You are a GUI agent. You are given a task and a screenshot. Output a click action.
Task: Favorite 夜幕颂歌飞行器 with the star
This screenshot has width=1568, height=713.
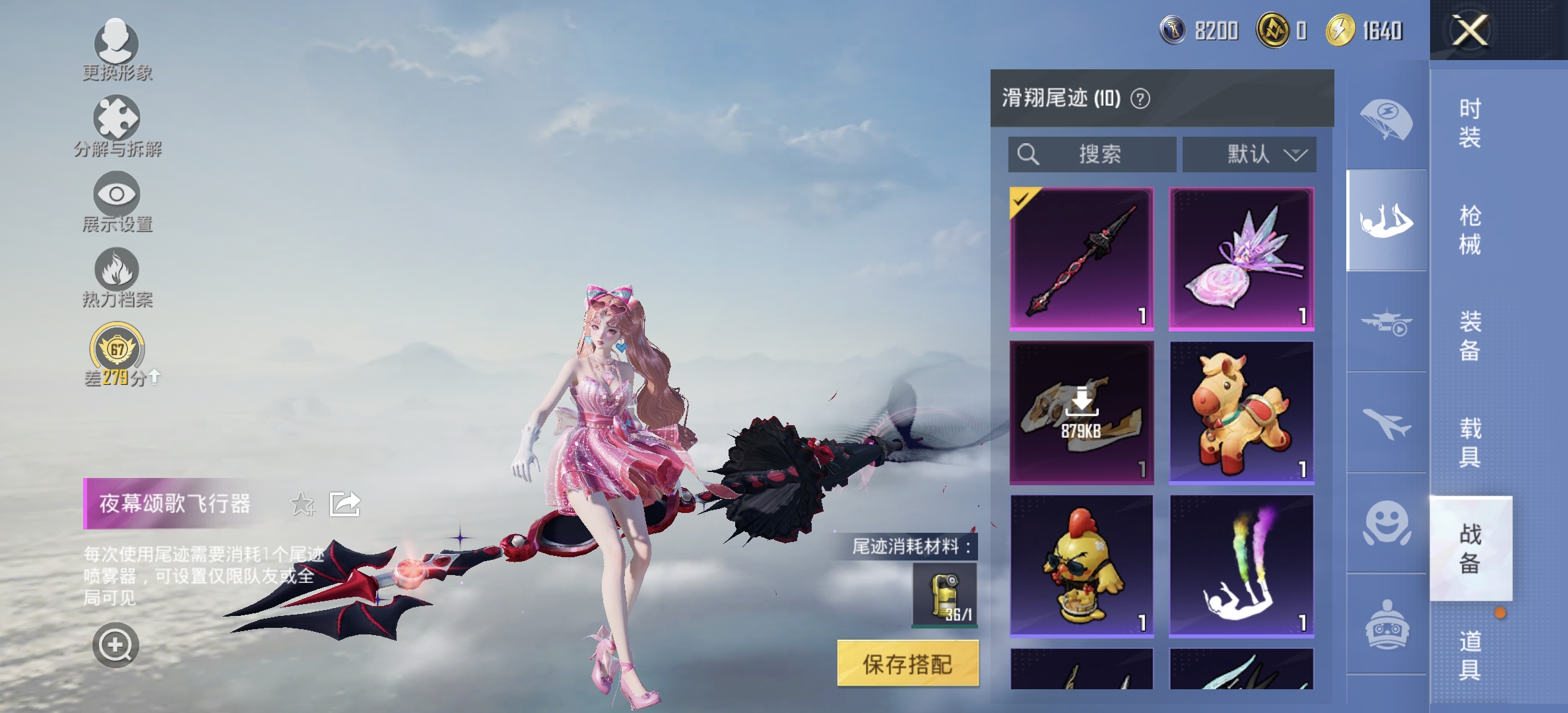click(x=302, y=504)
